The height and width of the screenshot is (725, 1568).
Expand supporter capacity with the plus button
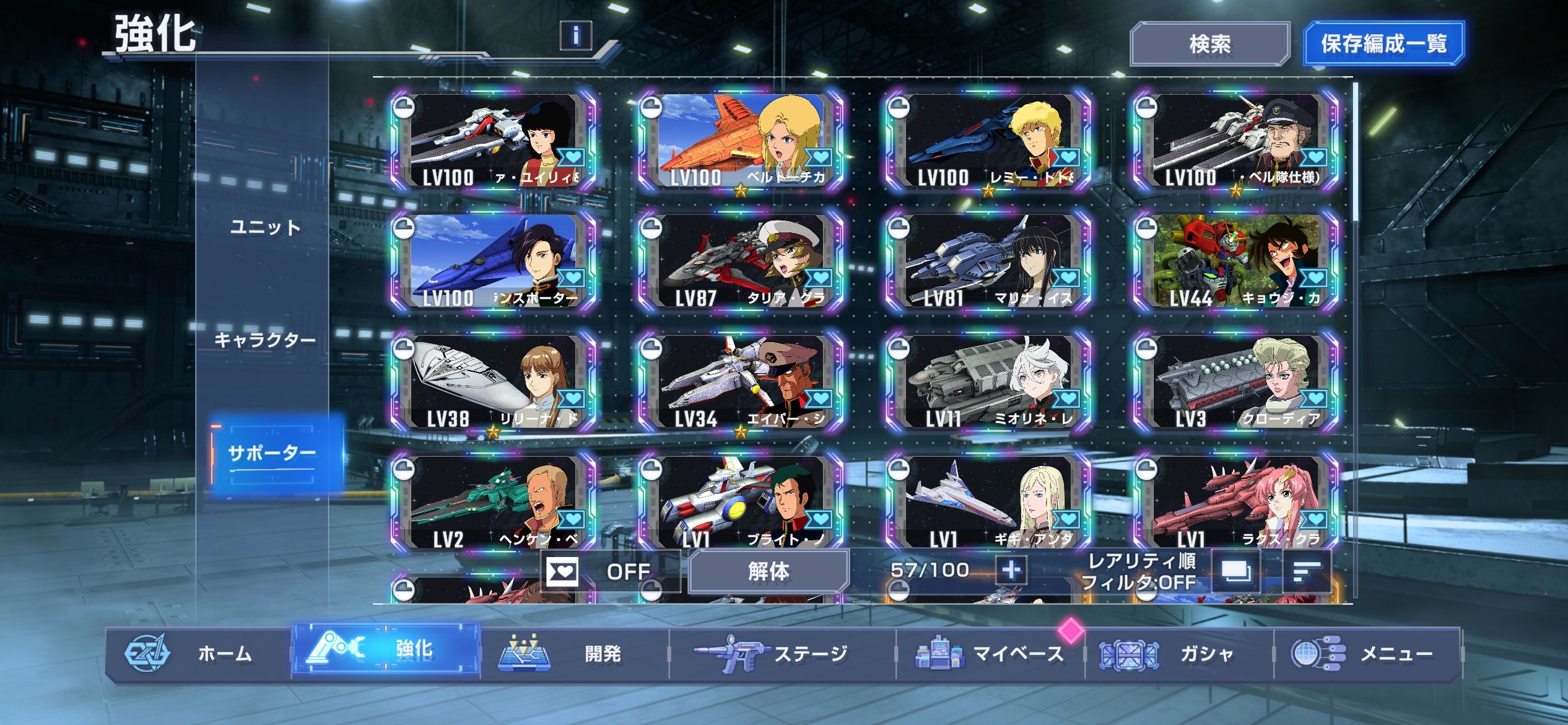pos(1011,569)
